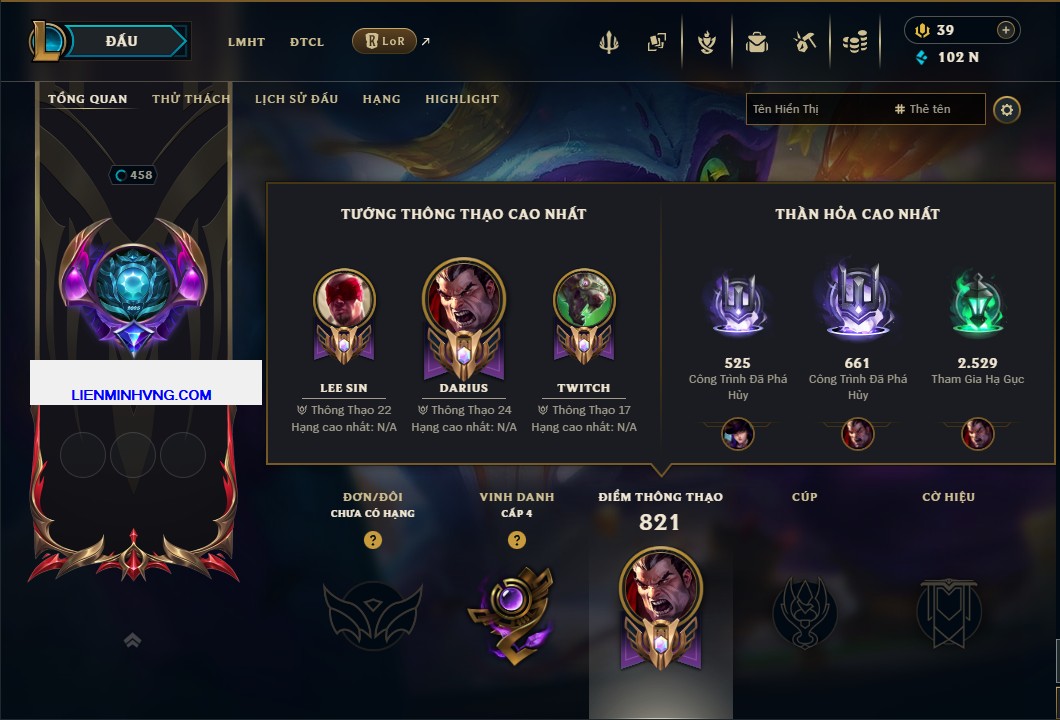
Task: Open the trident clash icon
Action: pos(610,42)
